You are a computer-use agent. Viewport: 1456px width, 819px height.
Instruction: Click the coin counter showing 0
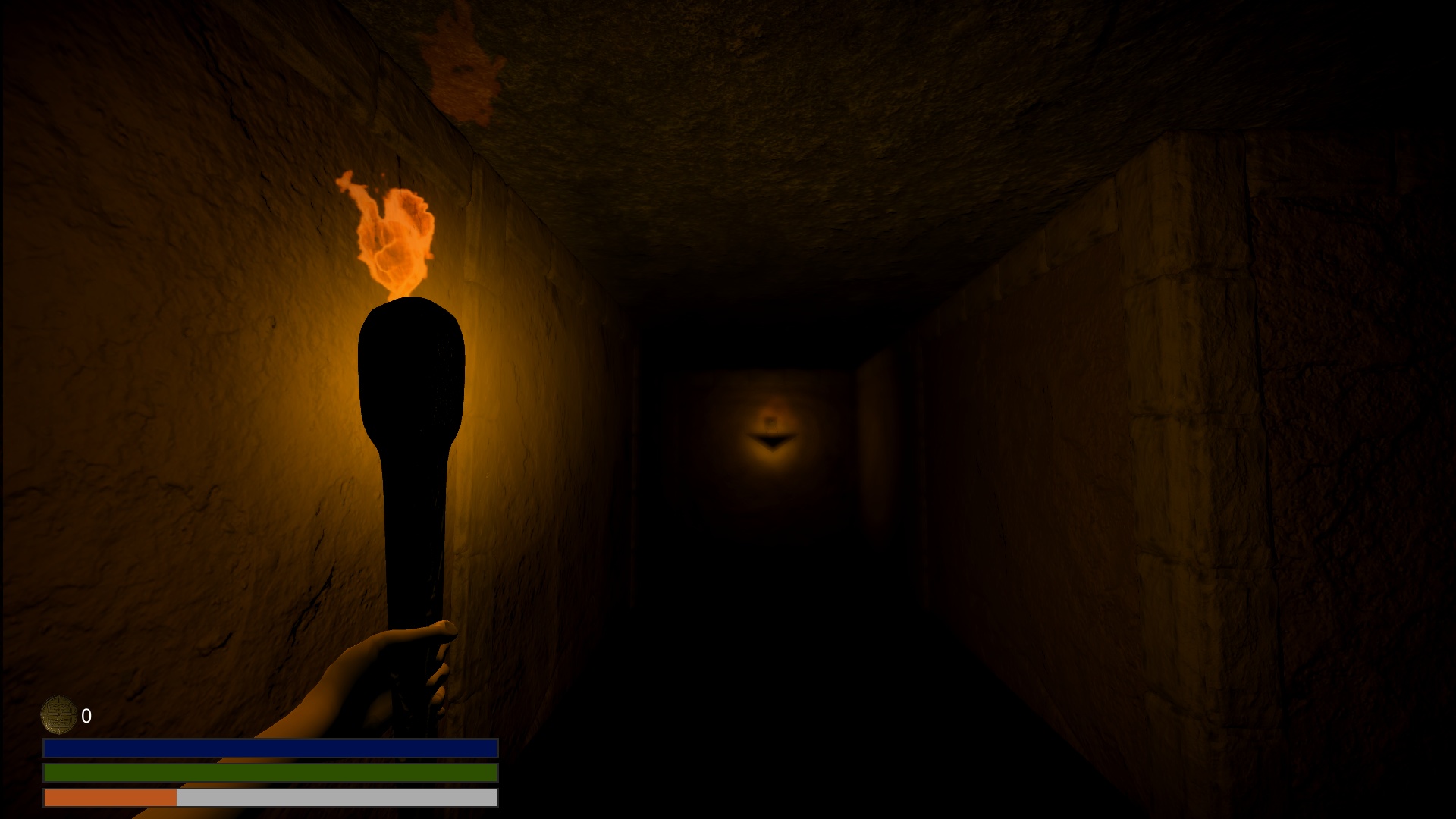pos(86,716)
